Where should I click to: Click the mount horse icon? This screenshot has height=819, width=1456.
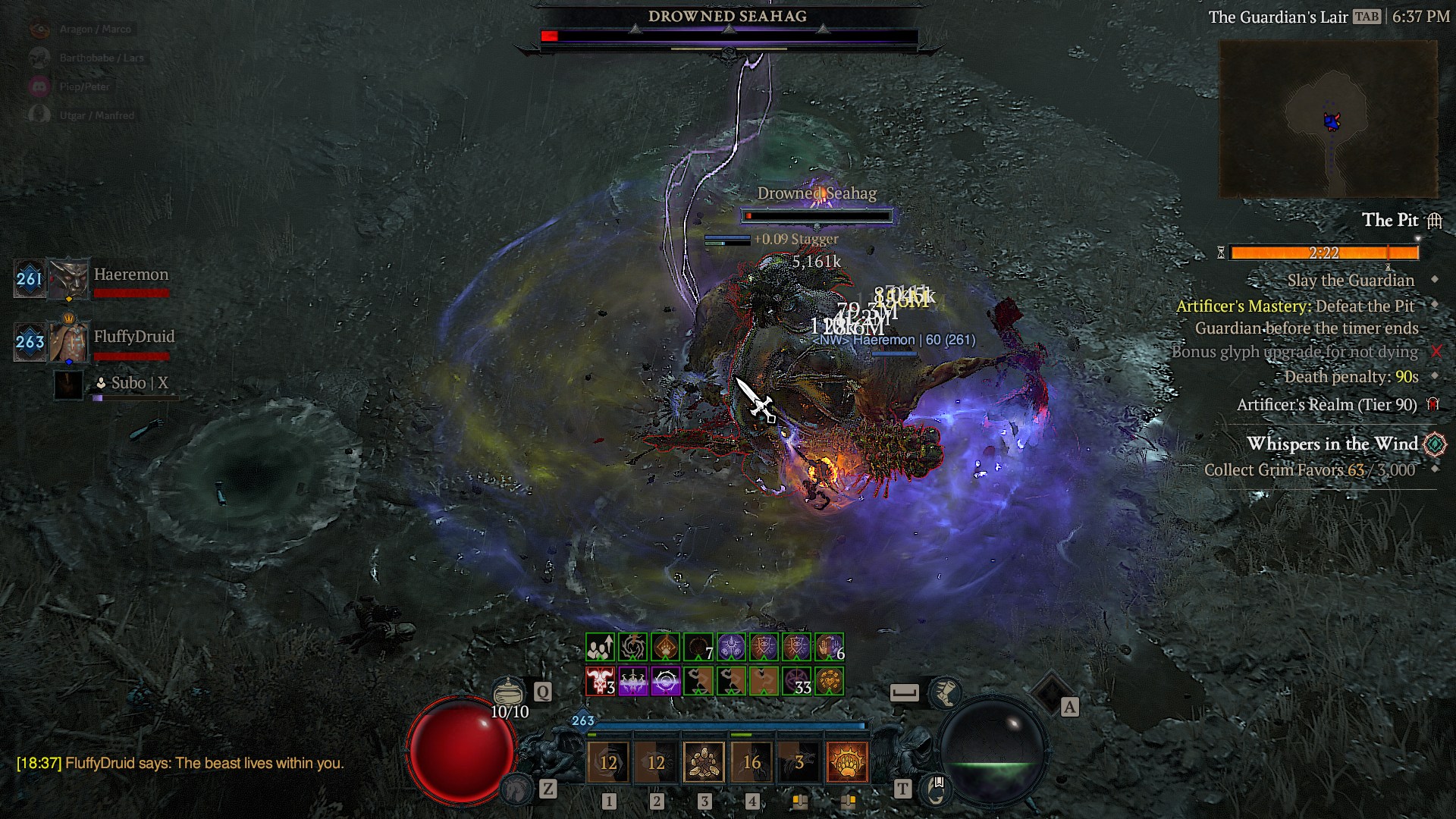click(517, 789)
